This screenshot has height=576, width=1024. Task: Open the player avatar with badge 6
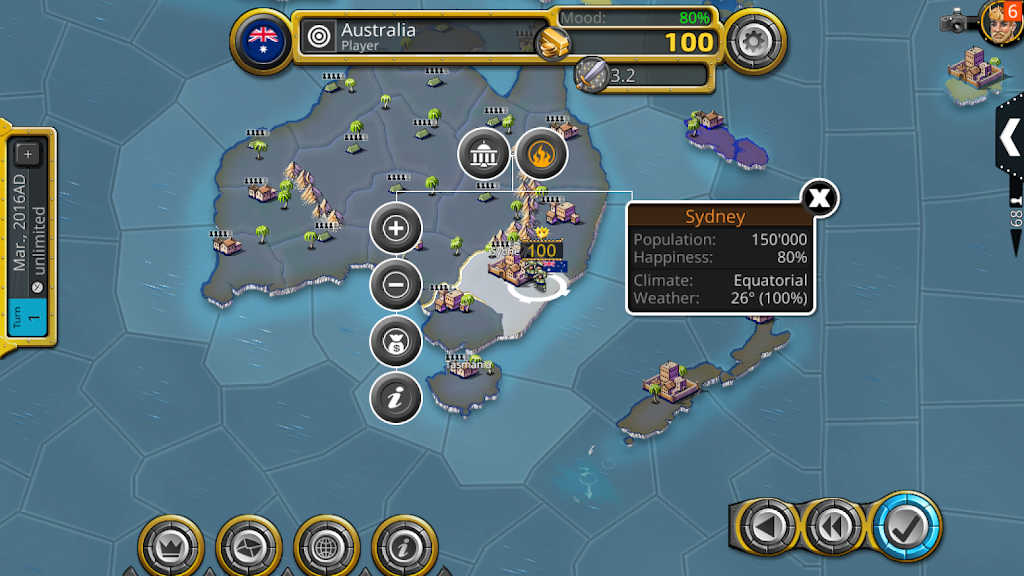(997, 18)
